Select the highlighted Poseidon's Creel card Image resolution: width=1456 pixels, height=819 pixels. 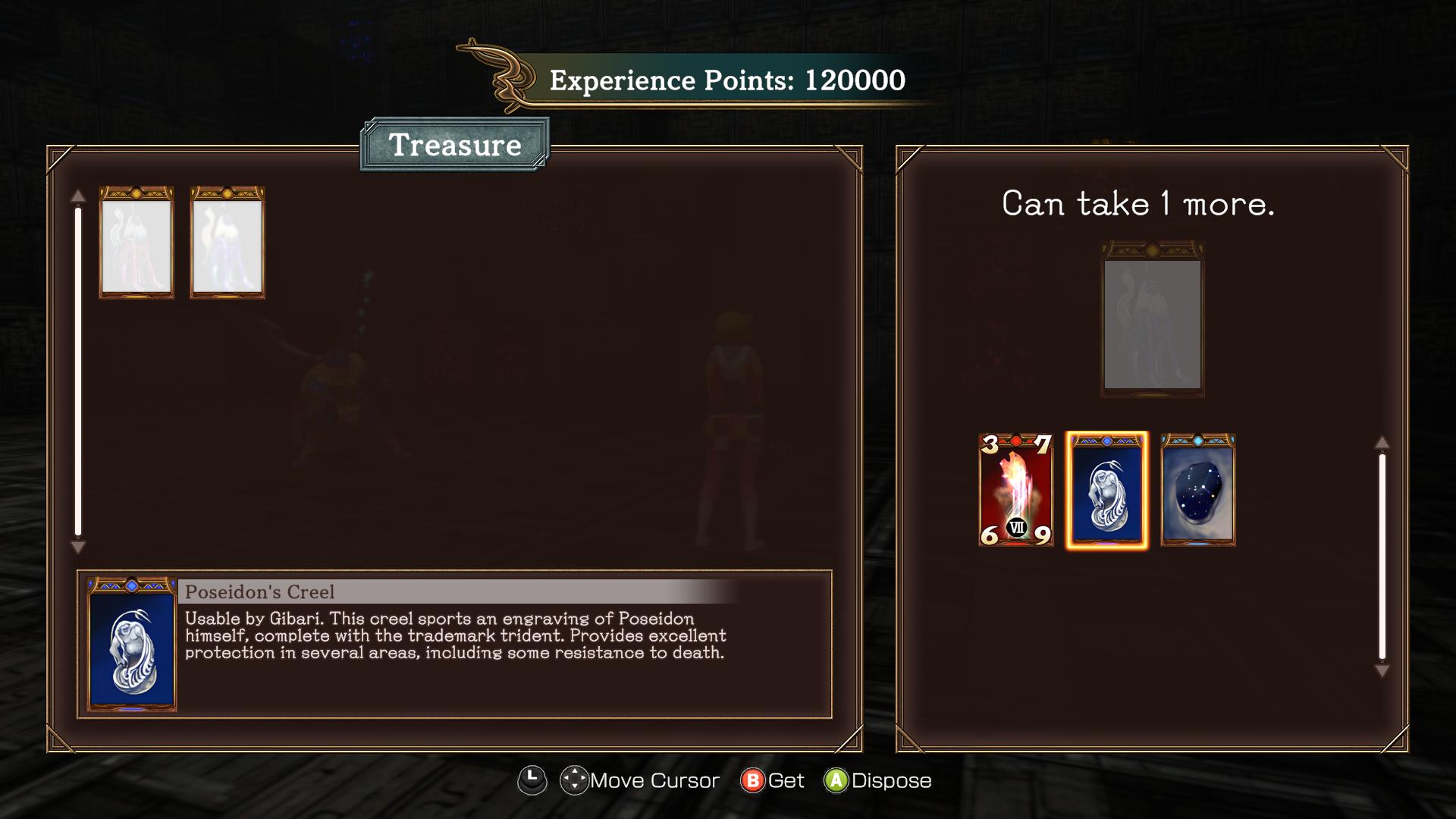pyautogui.click(x=1106, y=490)
